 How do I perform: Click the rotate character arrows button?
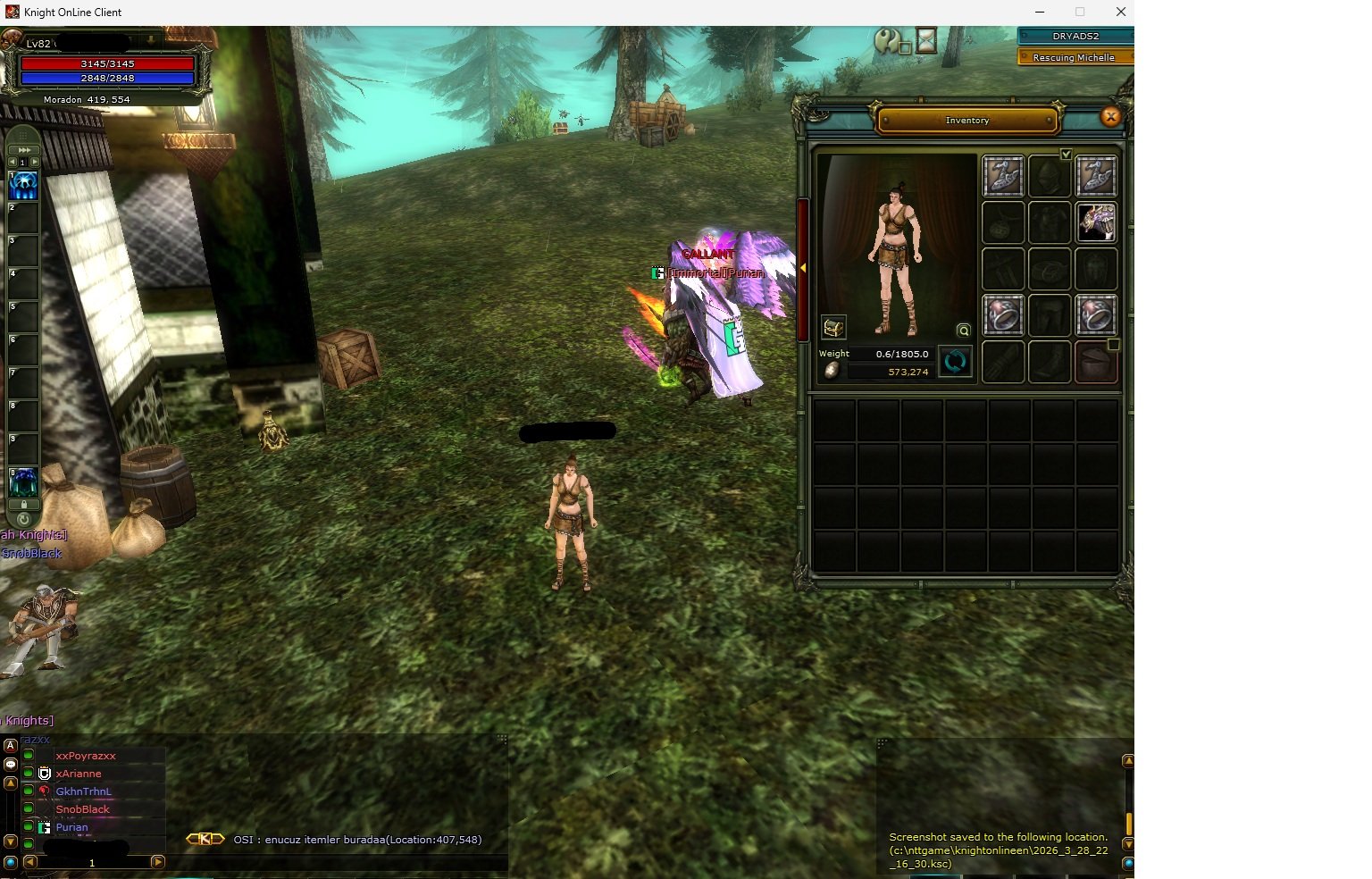[x=955, y=362]
